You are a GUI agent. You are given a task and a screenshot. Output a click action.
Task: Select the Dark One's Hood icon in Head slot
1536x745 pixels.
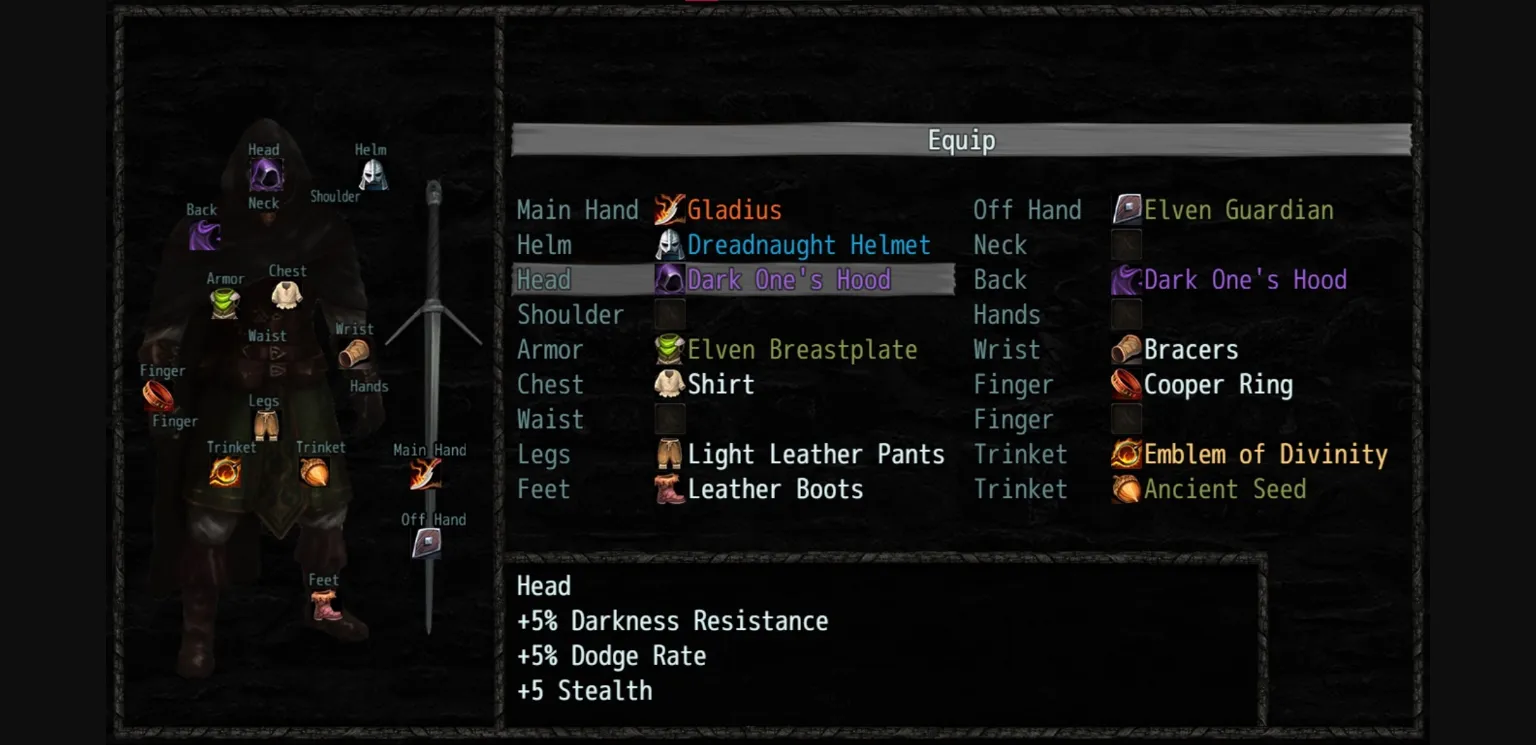coord(670,279)
